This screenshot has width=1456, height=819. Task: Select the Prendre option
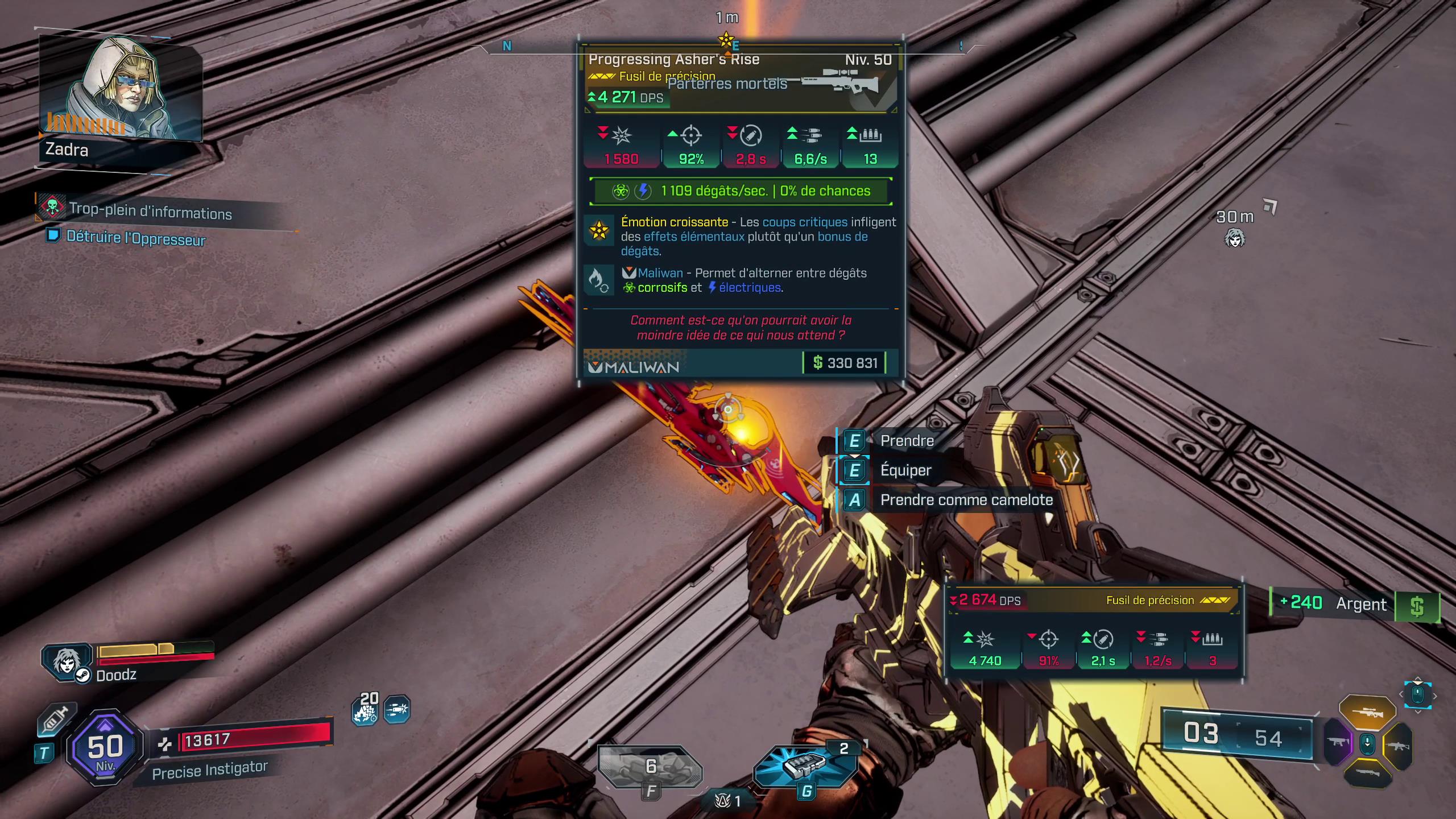(907, 440)
